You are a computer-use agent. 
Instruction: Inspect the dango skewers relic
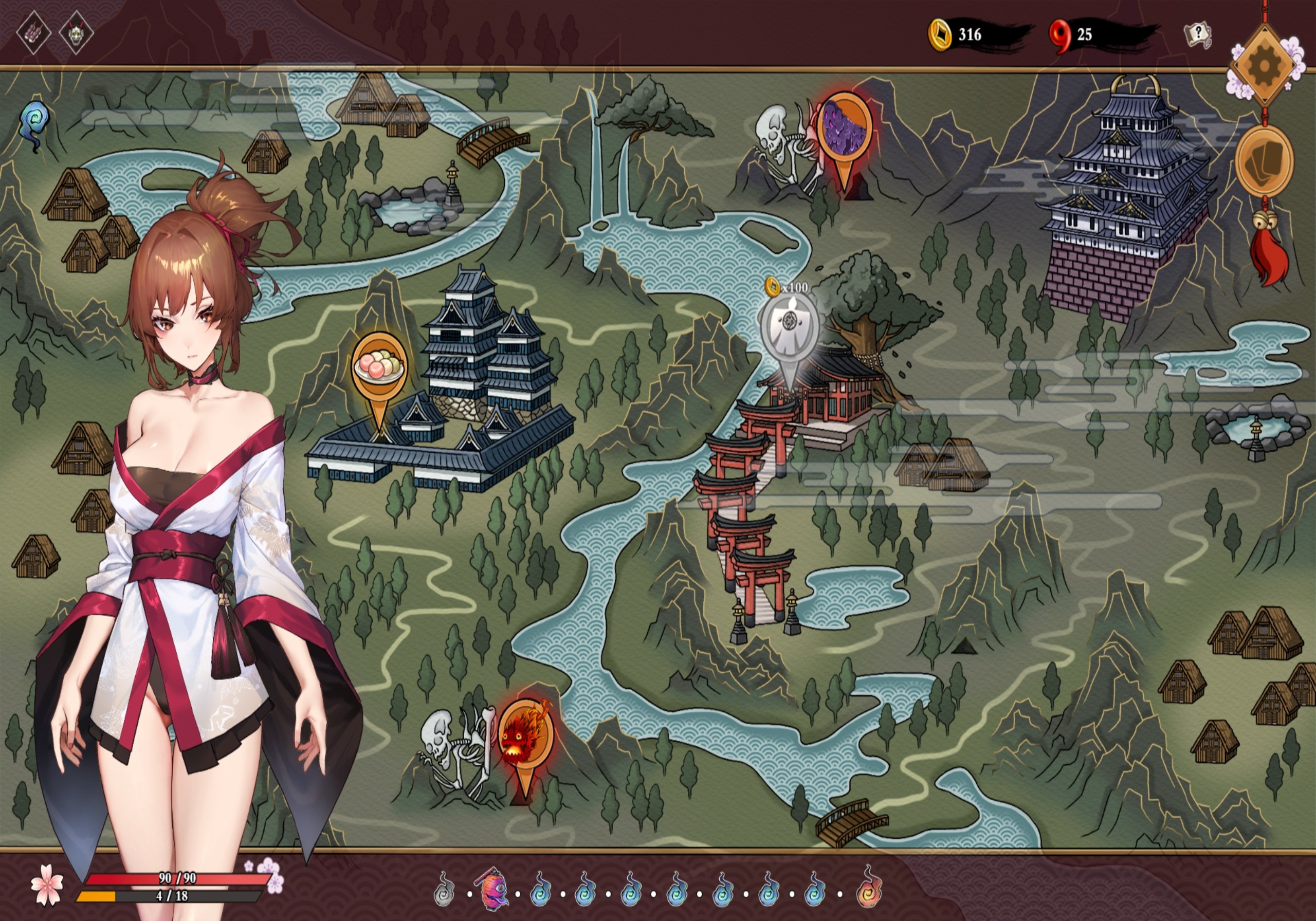[34, 33]
